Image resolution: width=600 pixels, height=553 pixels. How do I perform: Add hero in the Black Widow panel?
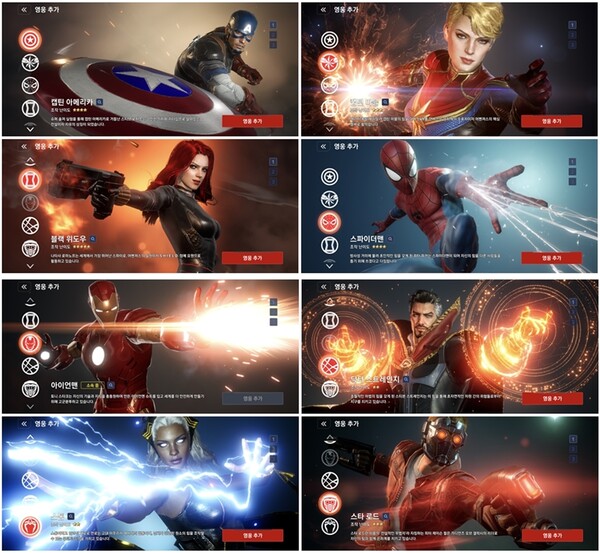252,257
